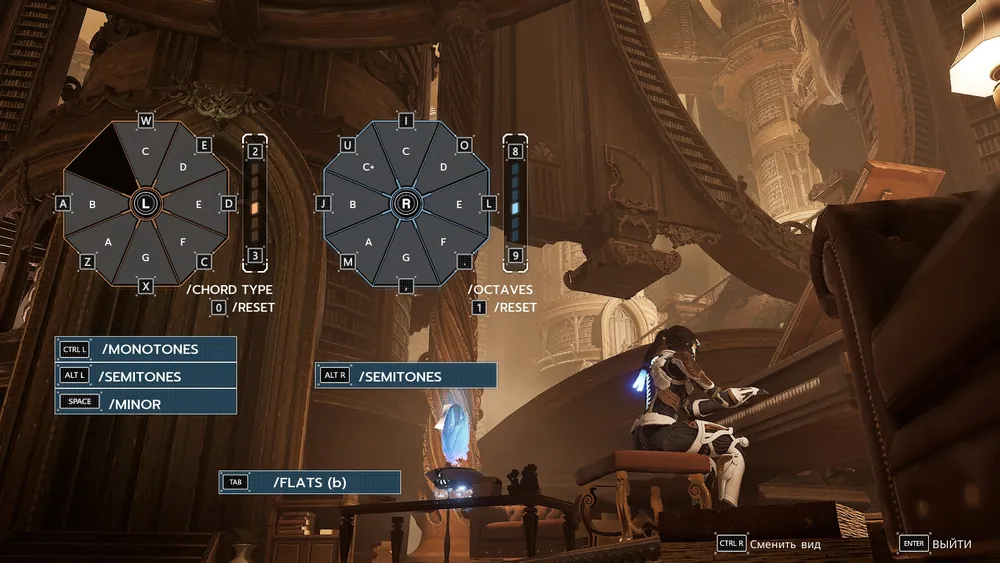The width and height of the screenshot is (1000, 563).
Task: Play the G note on the R wheel
Action: pos(406,257)
